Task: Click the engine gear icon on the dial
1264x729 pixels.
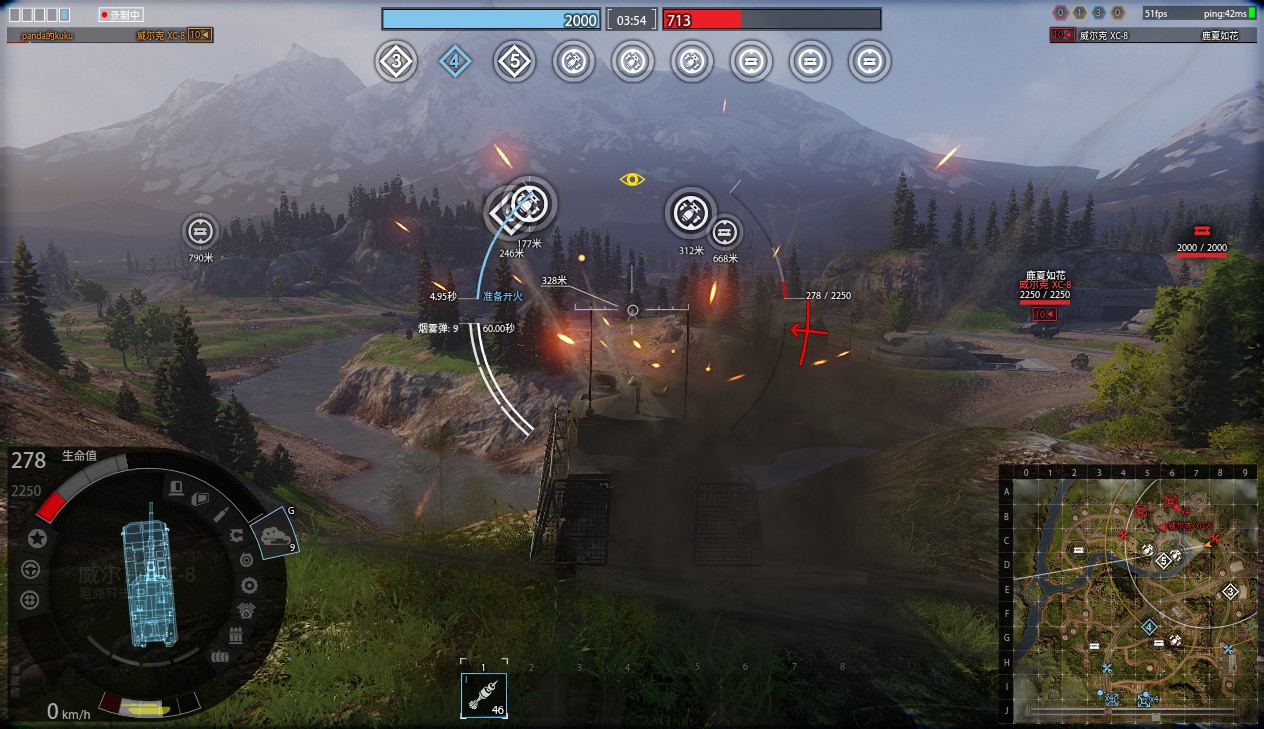Action: tap(249, 586)
